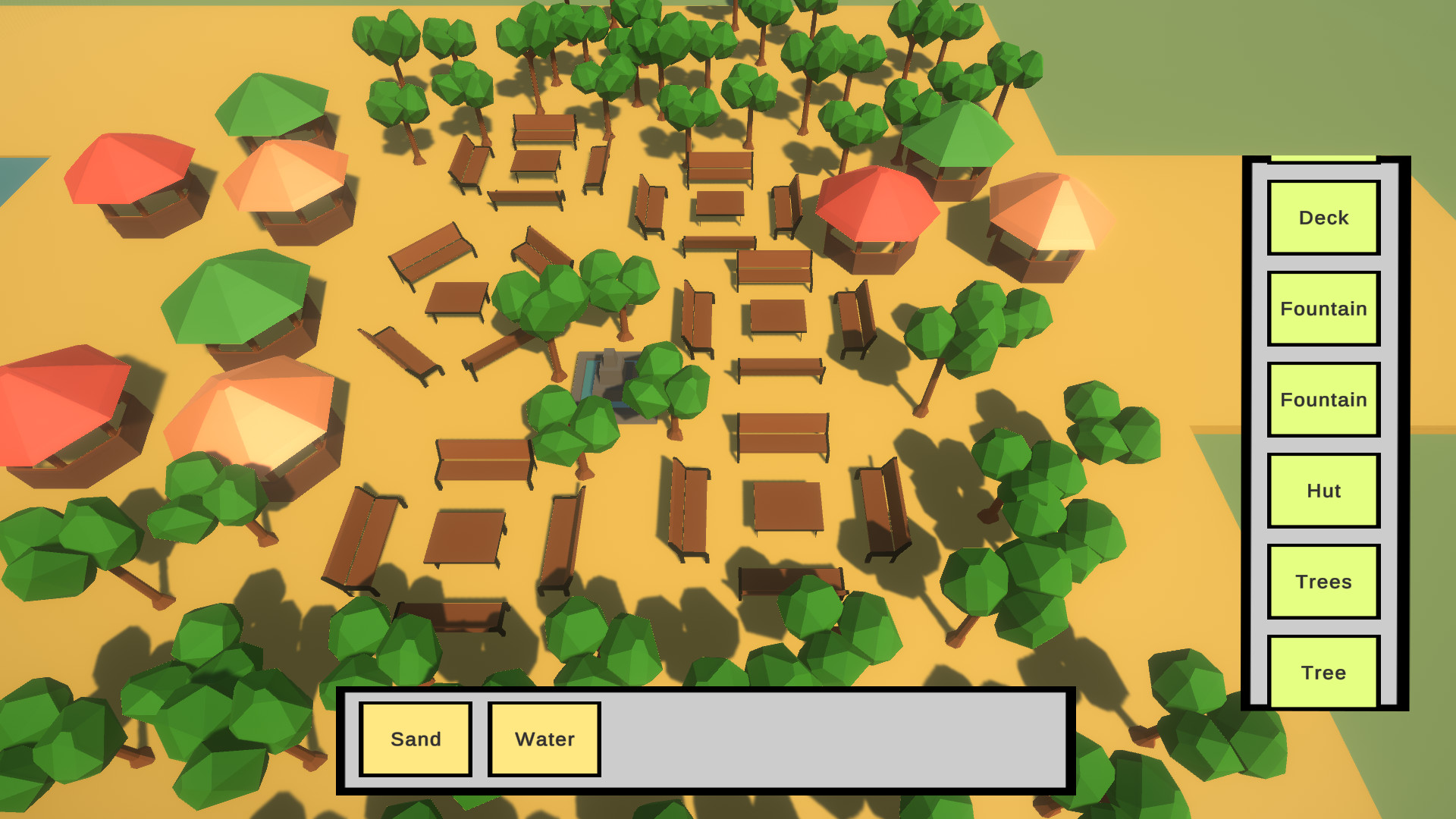
Task: Click the partially hidden button above Deck
Action: click(1323, 159)
